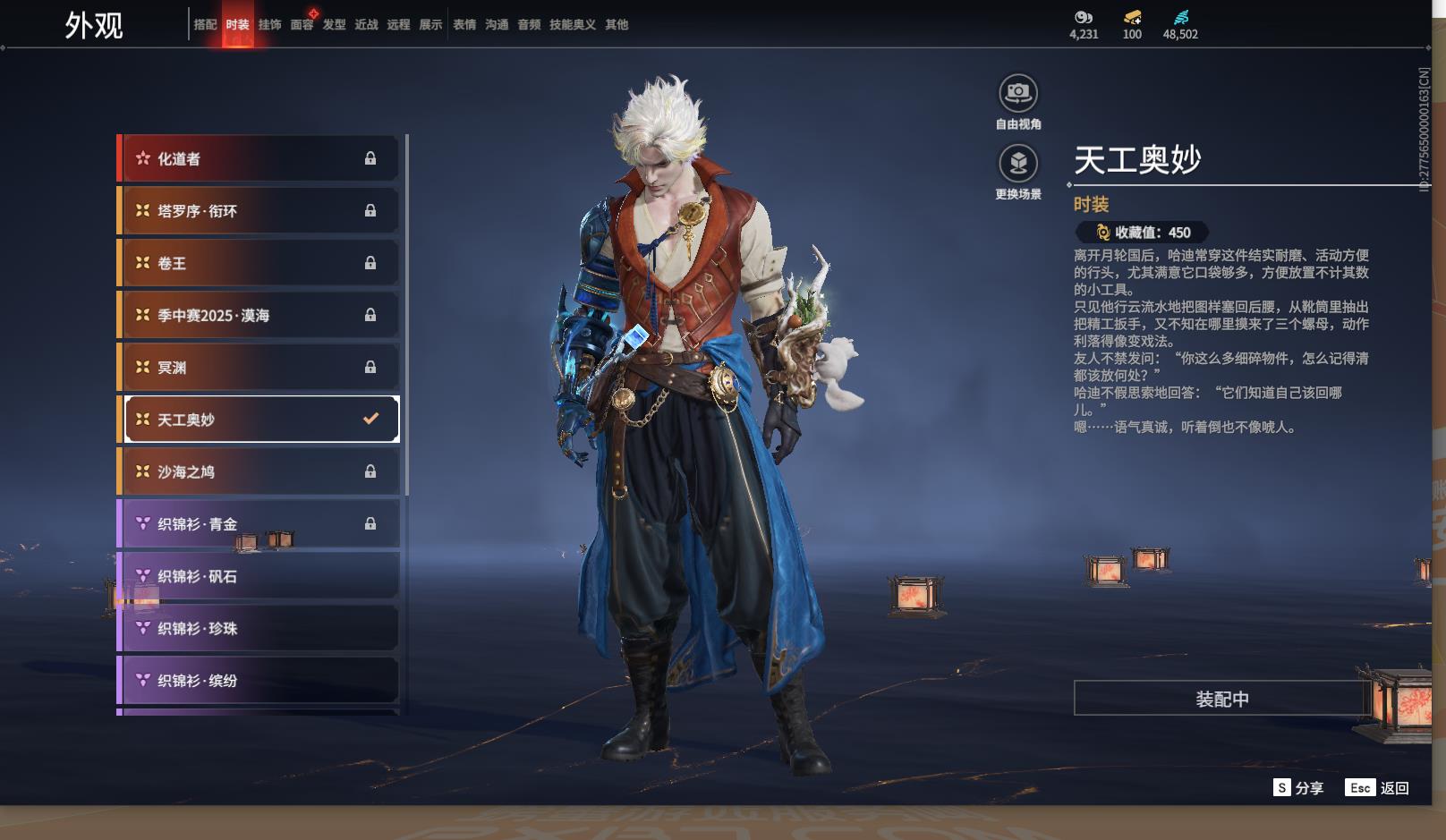Select the 卷王 outfit row
1446x840 pixels.
(259, 263)
